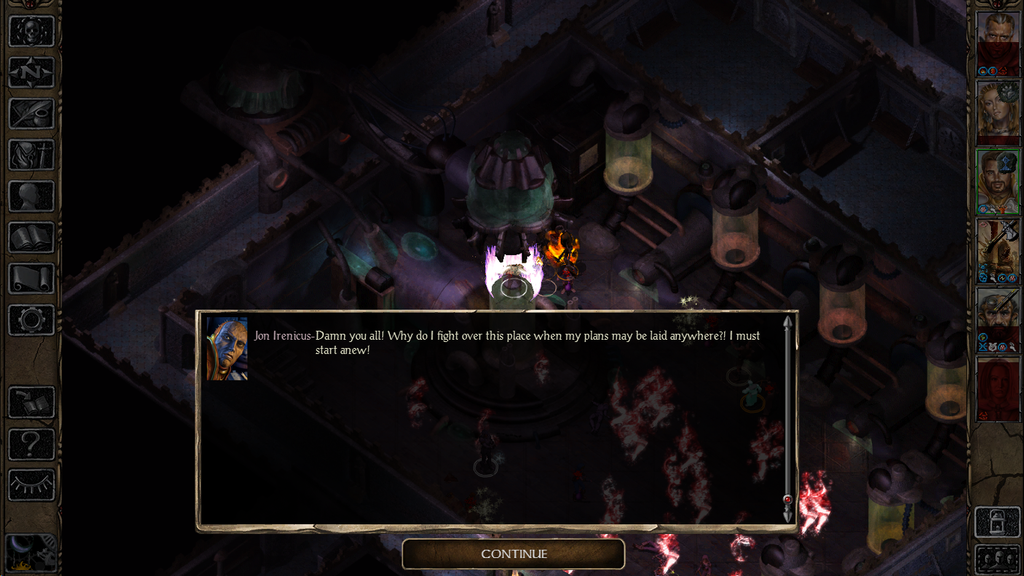Select the red-tinted hooded party portrait

(x=997, y=387)
